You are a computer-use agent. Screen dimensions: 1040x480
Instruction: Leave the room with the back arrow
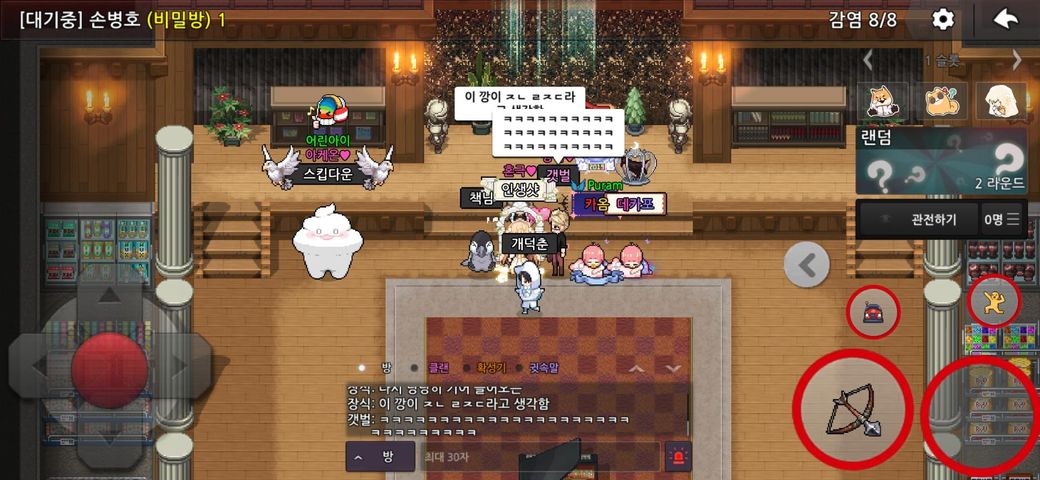point(1005,19)
